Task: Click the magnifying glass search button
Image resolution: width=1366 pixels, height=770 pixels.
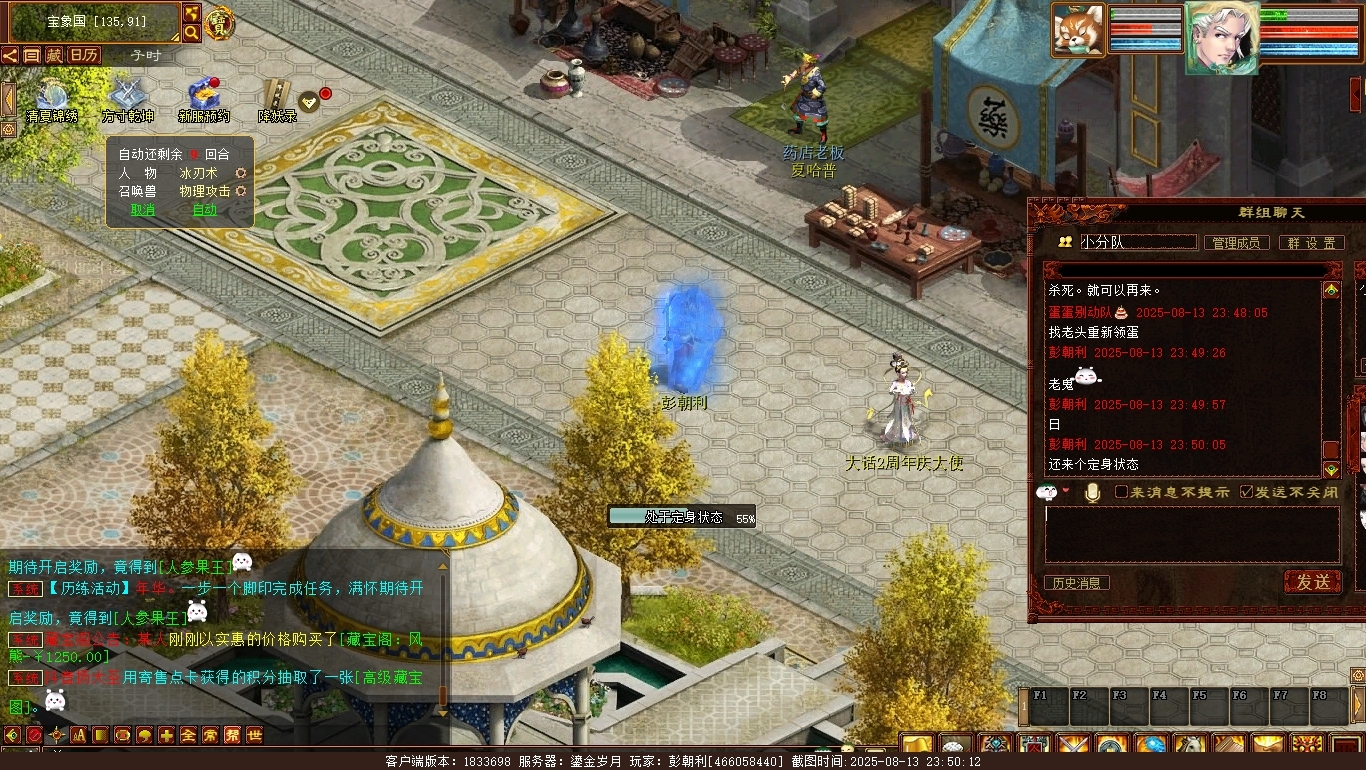Action: 191,33
